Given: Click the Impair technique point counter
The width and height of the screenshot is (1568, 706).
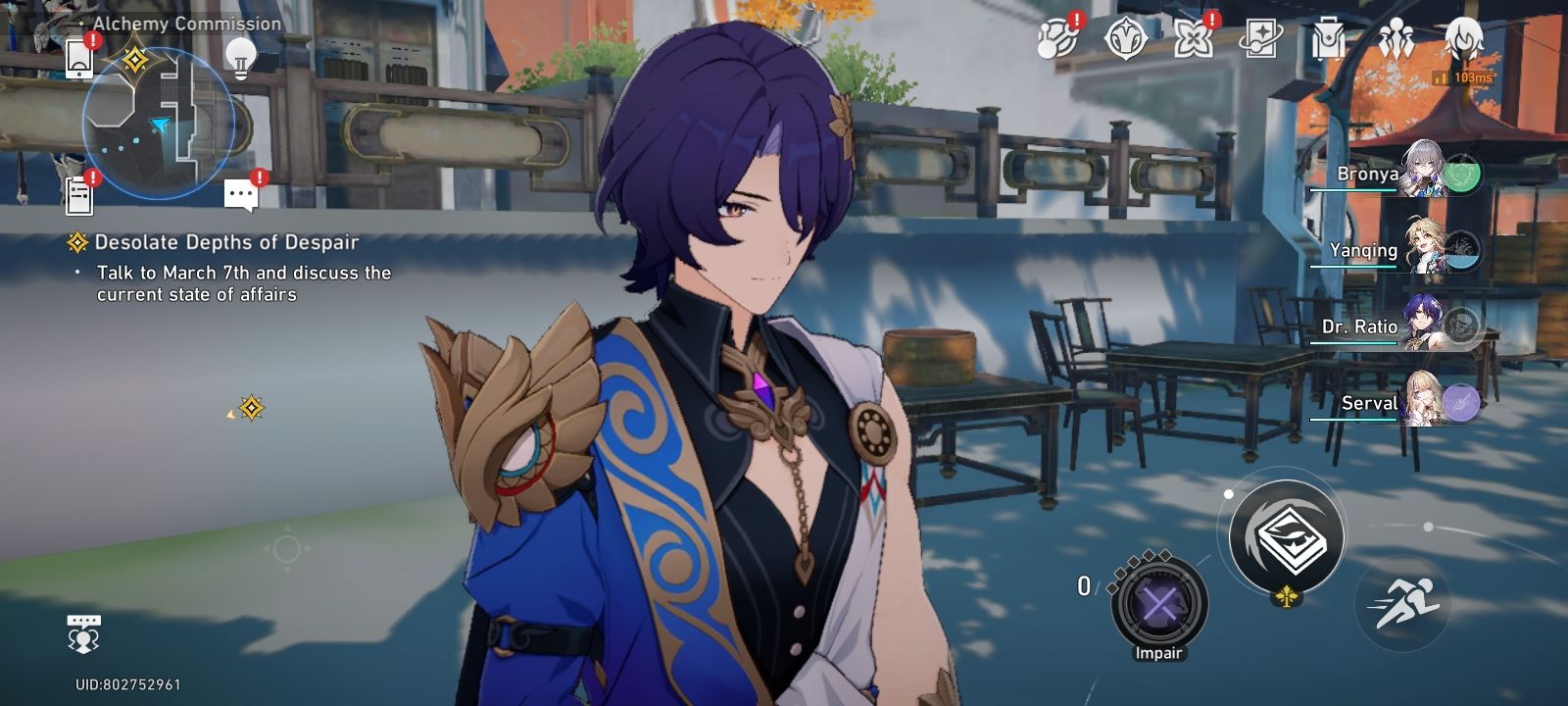Looking at the screenshot, I should point(1159,603).
